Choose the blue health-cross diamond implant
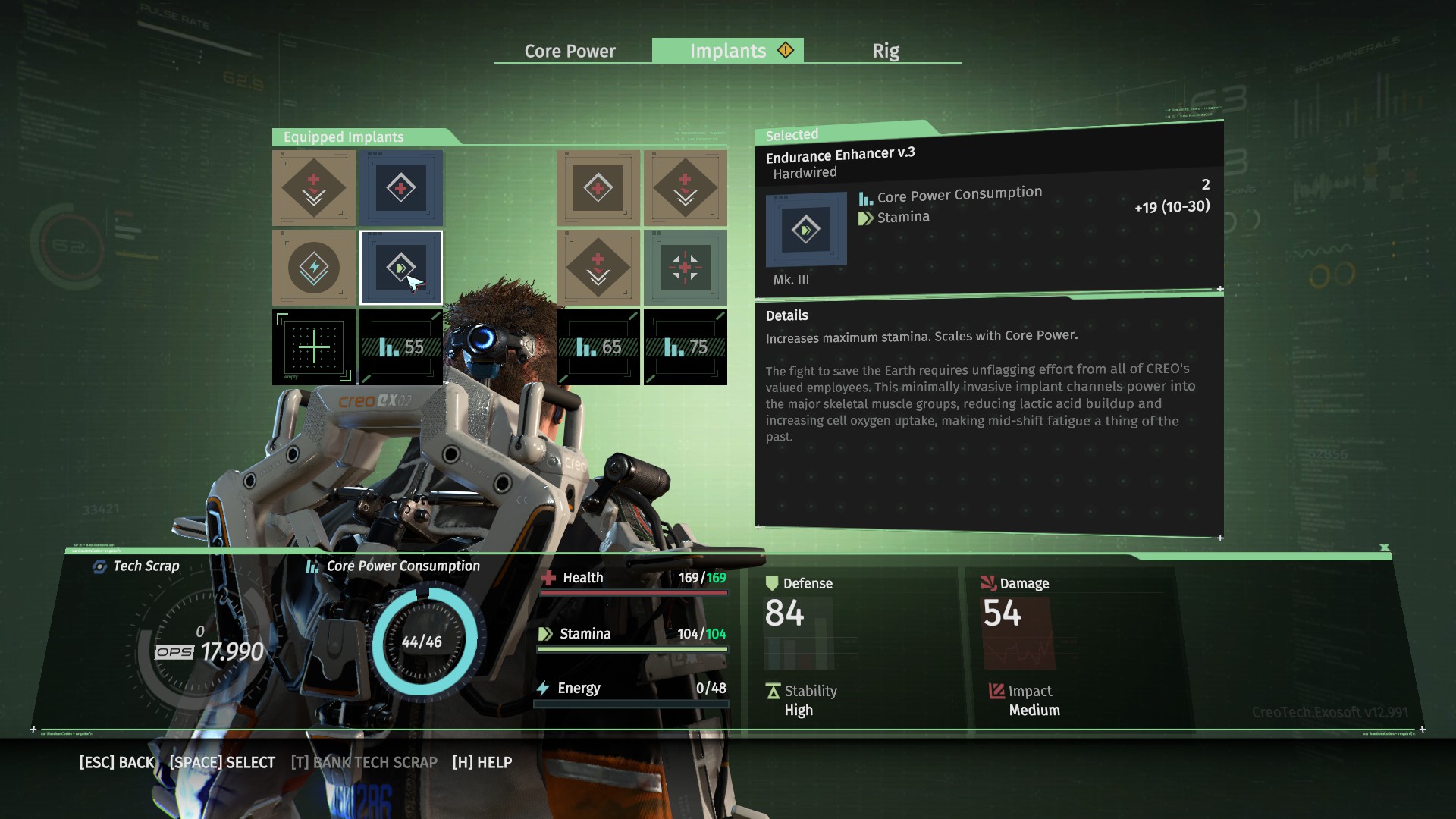This screenshot has width=1456, height=819. [x=400, y=187]
